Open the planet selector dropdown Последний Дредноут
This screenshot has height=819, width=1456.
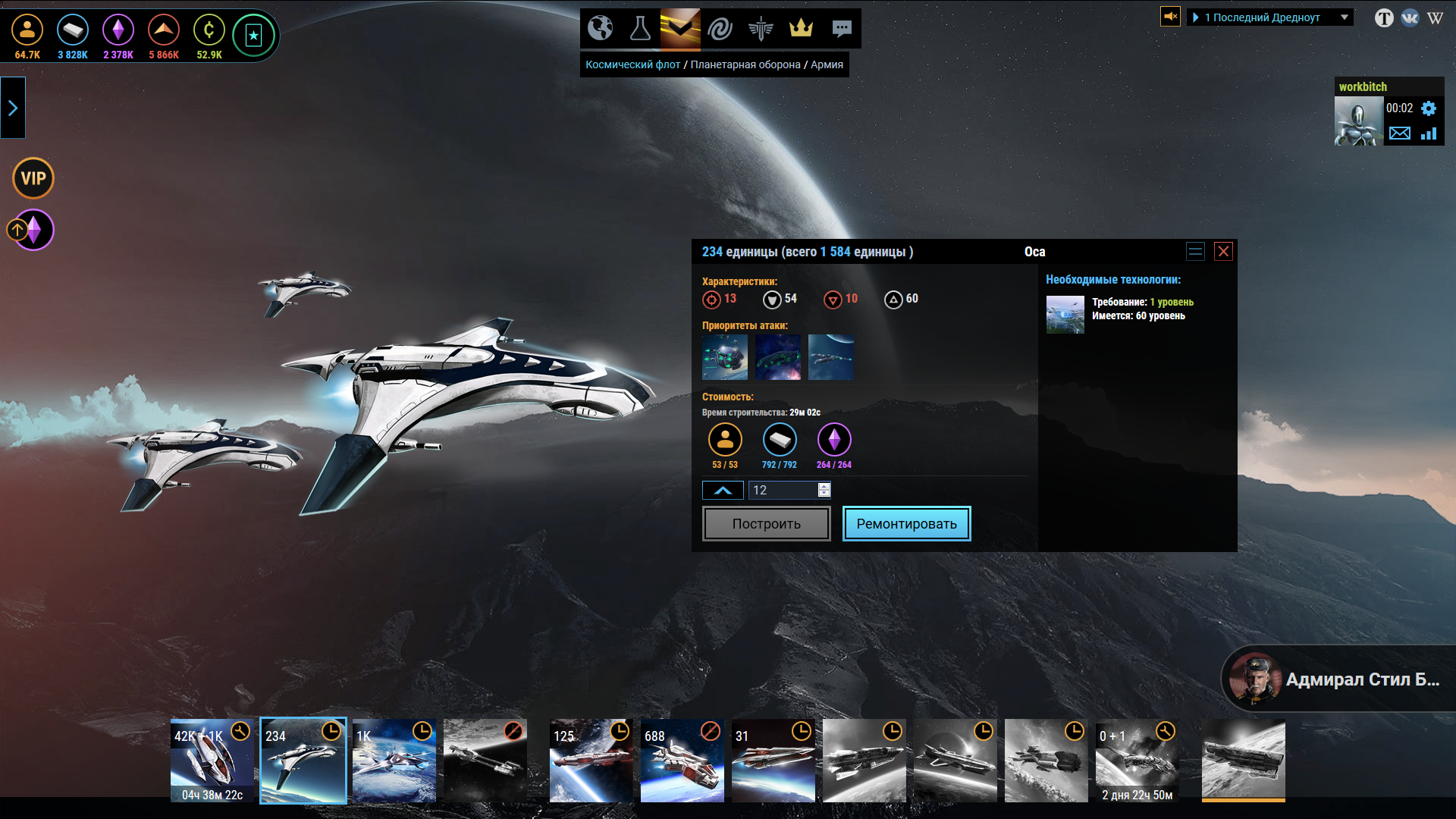pyautogui.click(x=1271, y=17)
